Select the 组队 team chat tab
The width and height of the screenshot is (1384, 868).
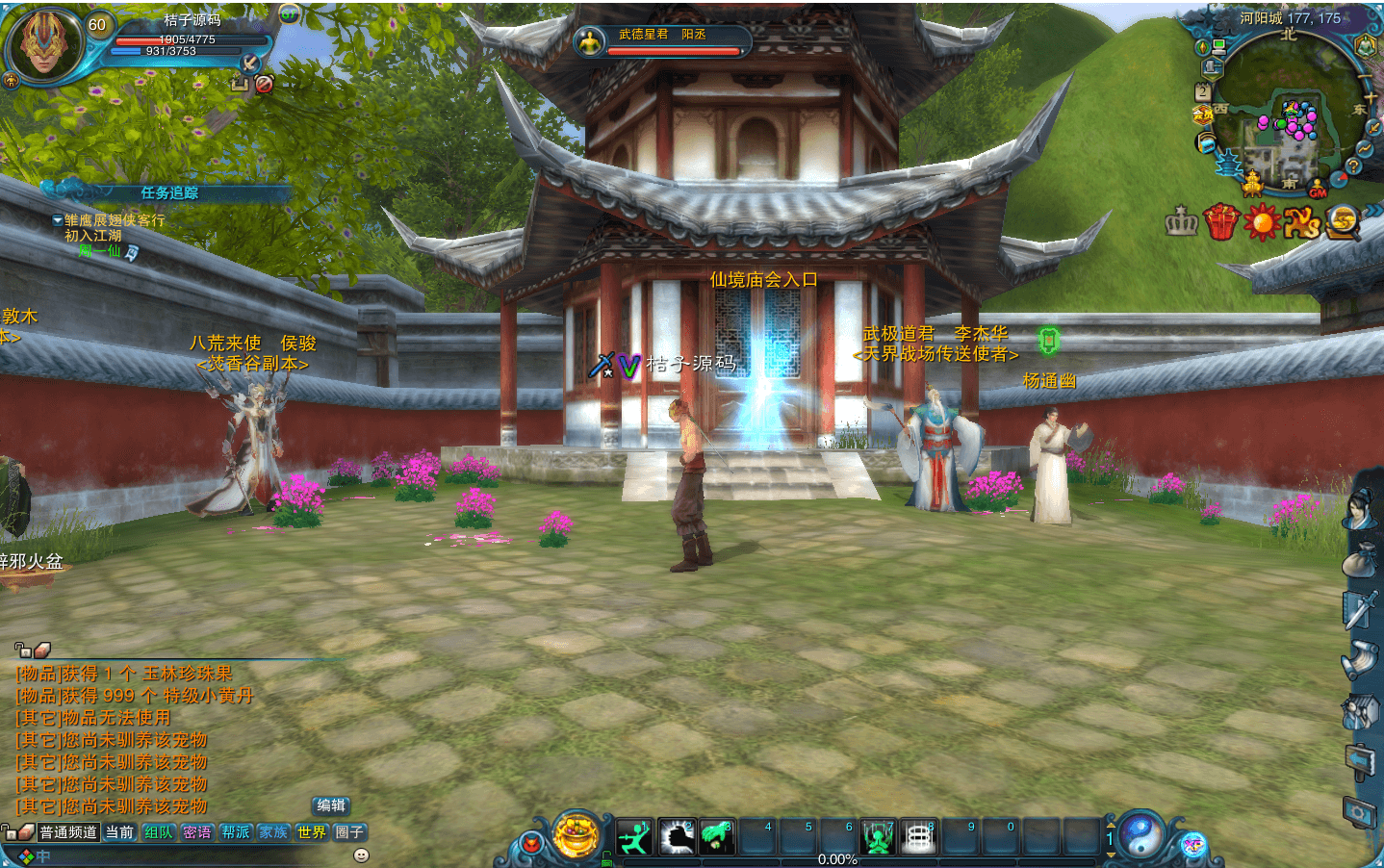pos(159,832)
